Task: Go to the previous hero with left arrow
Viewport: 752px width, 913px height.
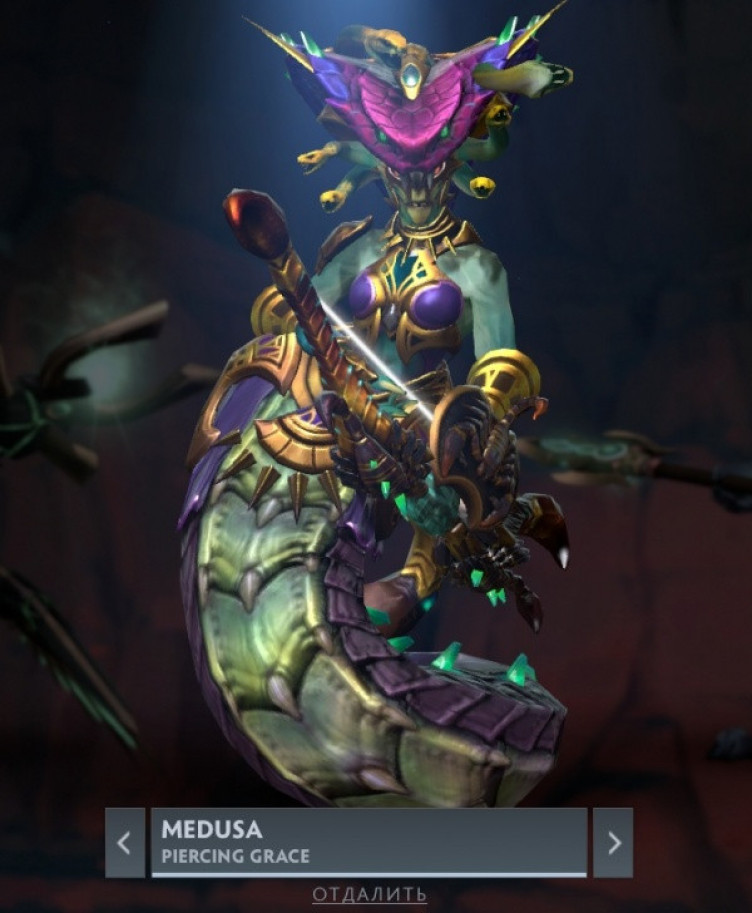Action: [125, 843]
